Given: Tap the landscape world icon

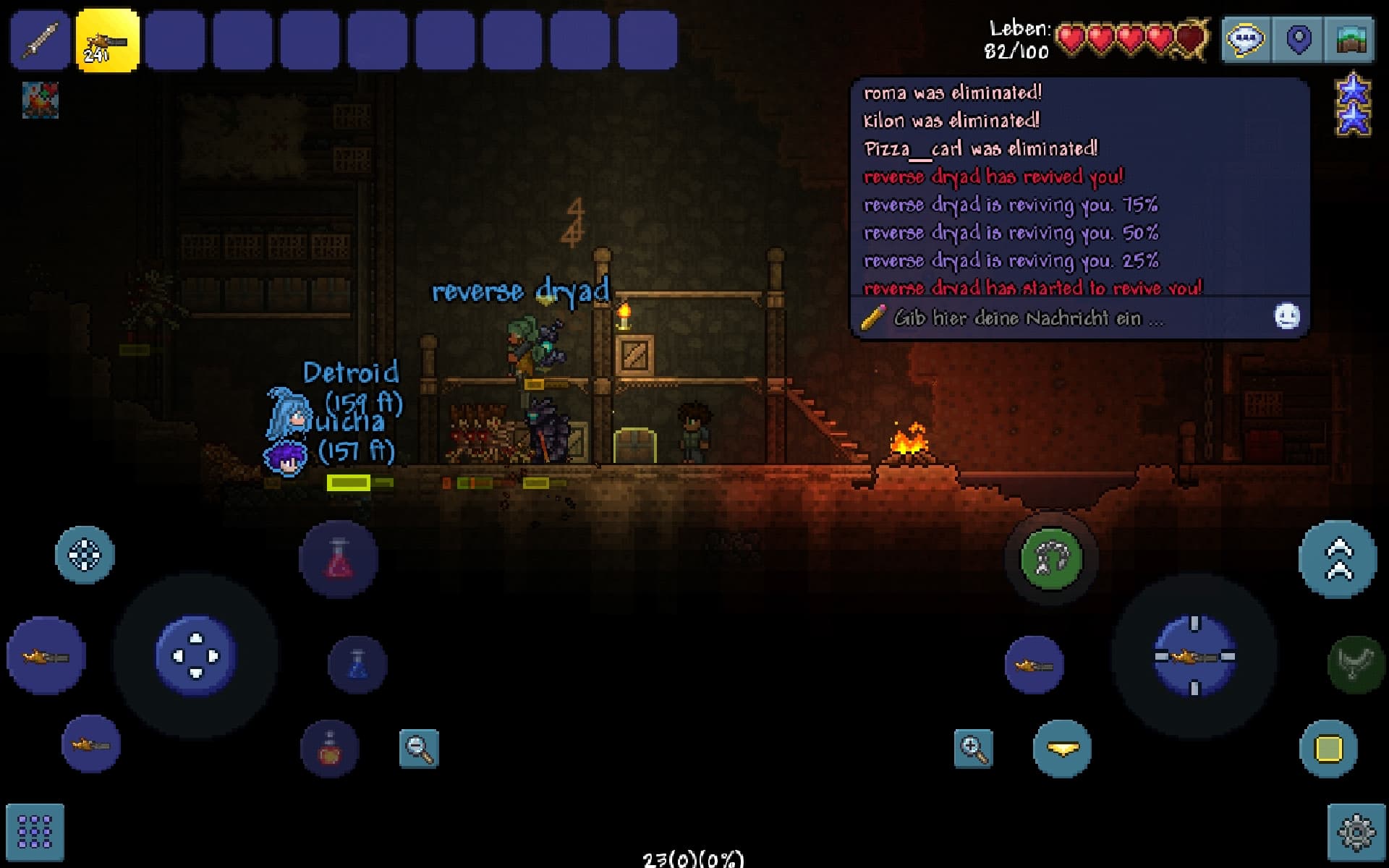Looking at the screenshot, I should tap(1350, 39).
